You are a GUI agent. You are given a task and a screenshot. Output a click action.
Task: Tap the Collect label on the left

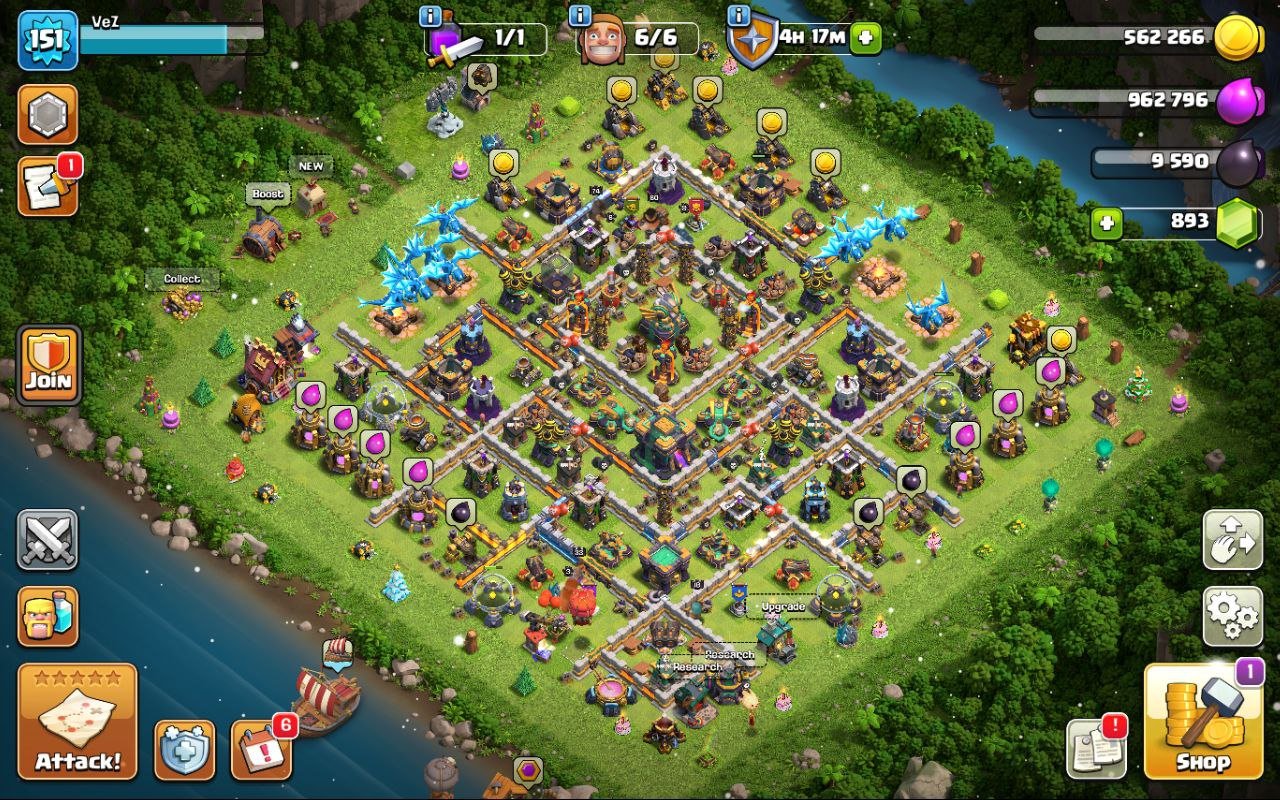point(184,277)
